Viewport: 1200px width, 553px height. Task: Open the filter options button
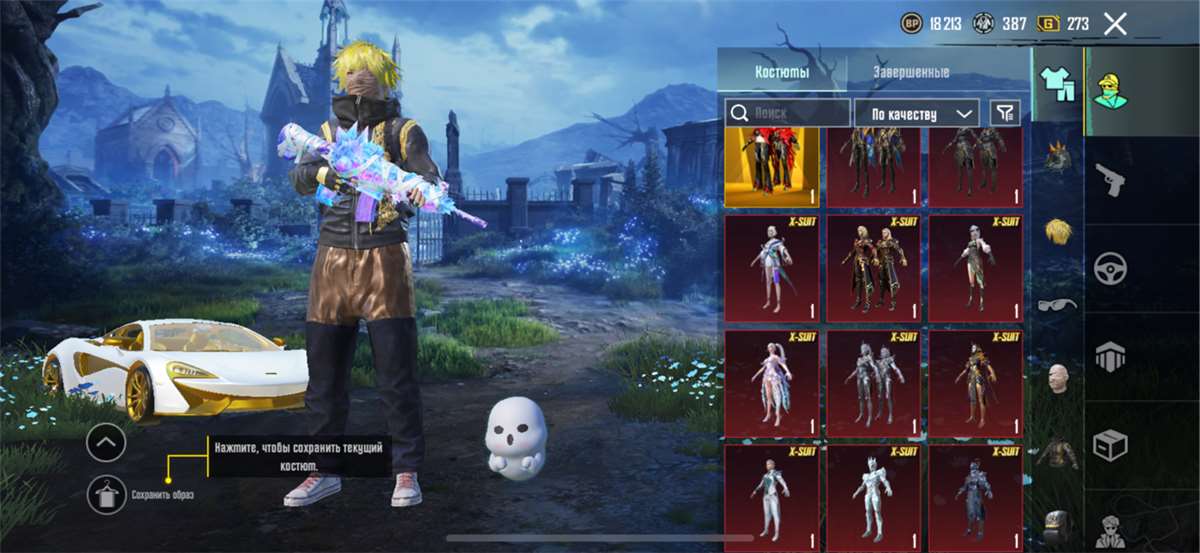pyautogui.click(x=1004, y=113)
